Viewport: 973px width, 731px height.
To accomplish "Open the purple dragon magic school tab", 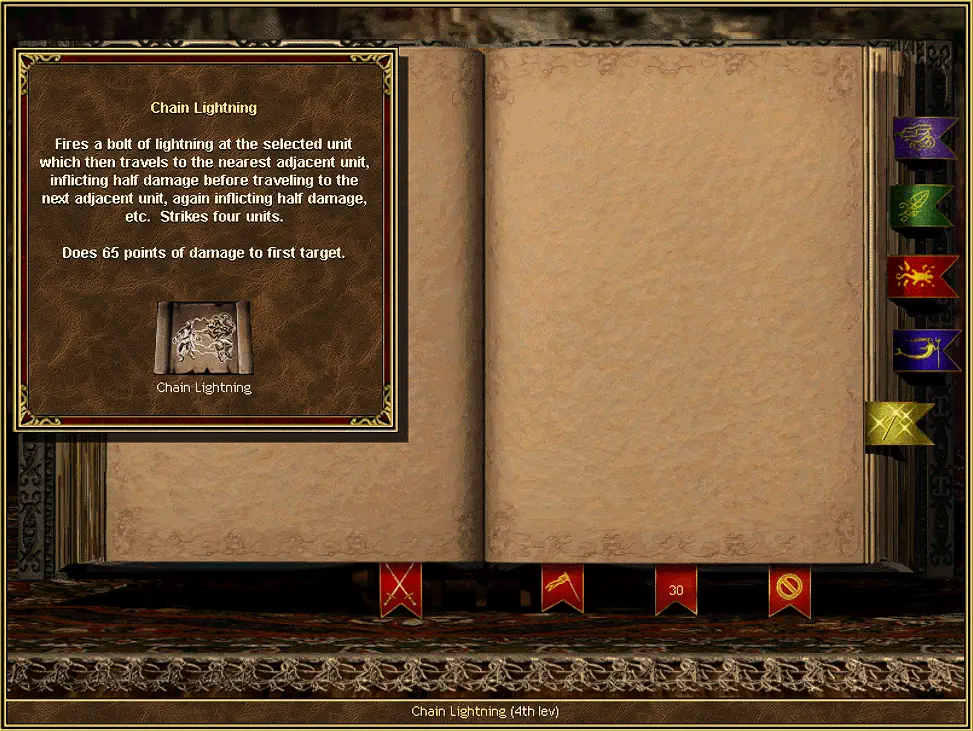I will pyautogui.click(x=925, y=137).
